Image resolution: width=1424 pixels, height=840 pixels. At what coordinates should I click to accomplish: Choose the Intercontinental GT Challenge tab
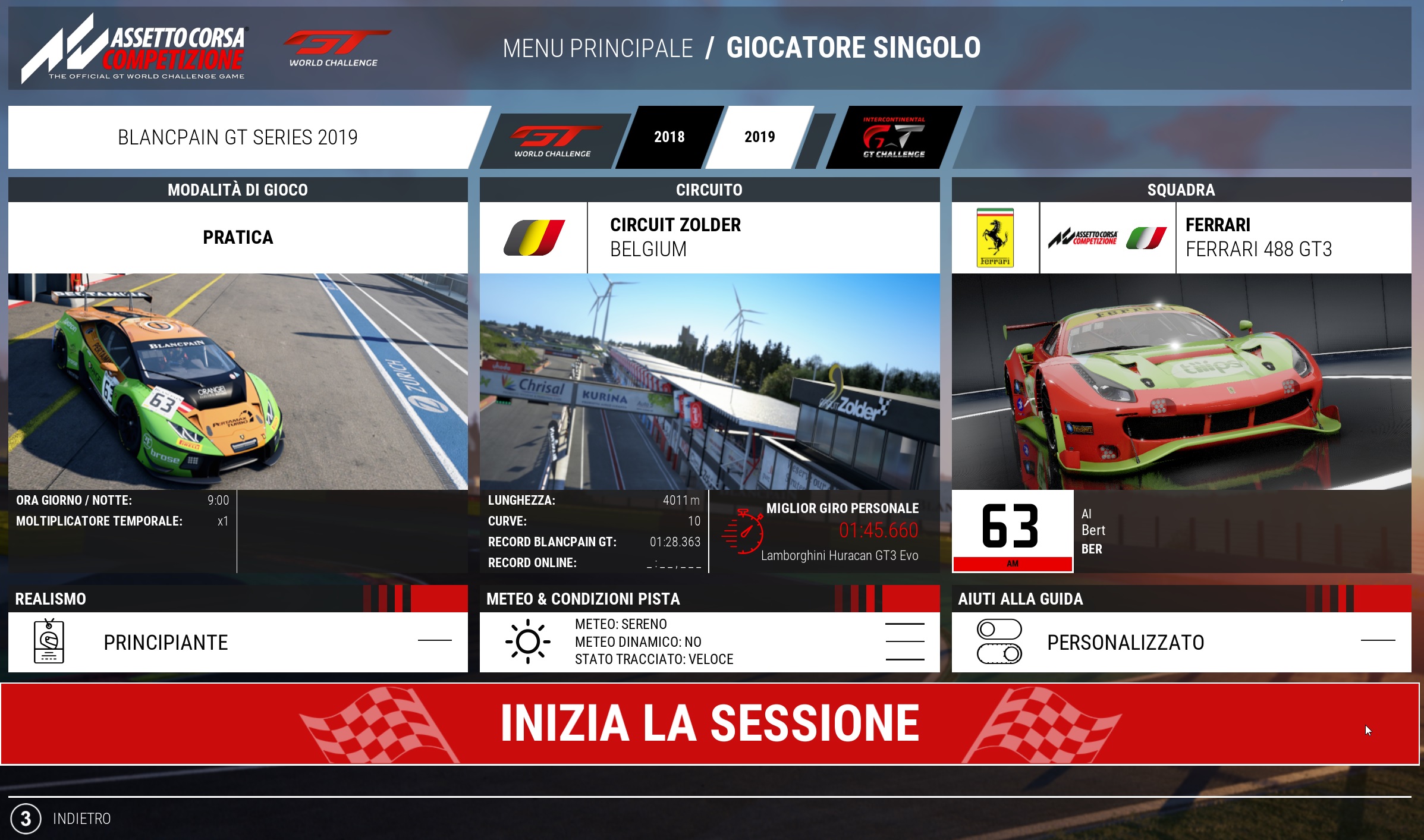click(893, 137)
